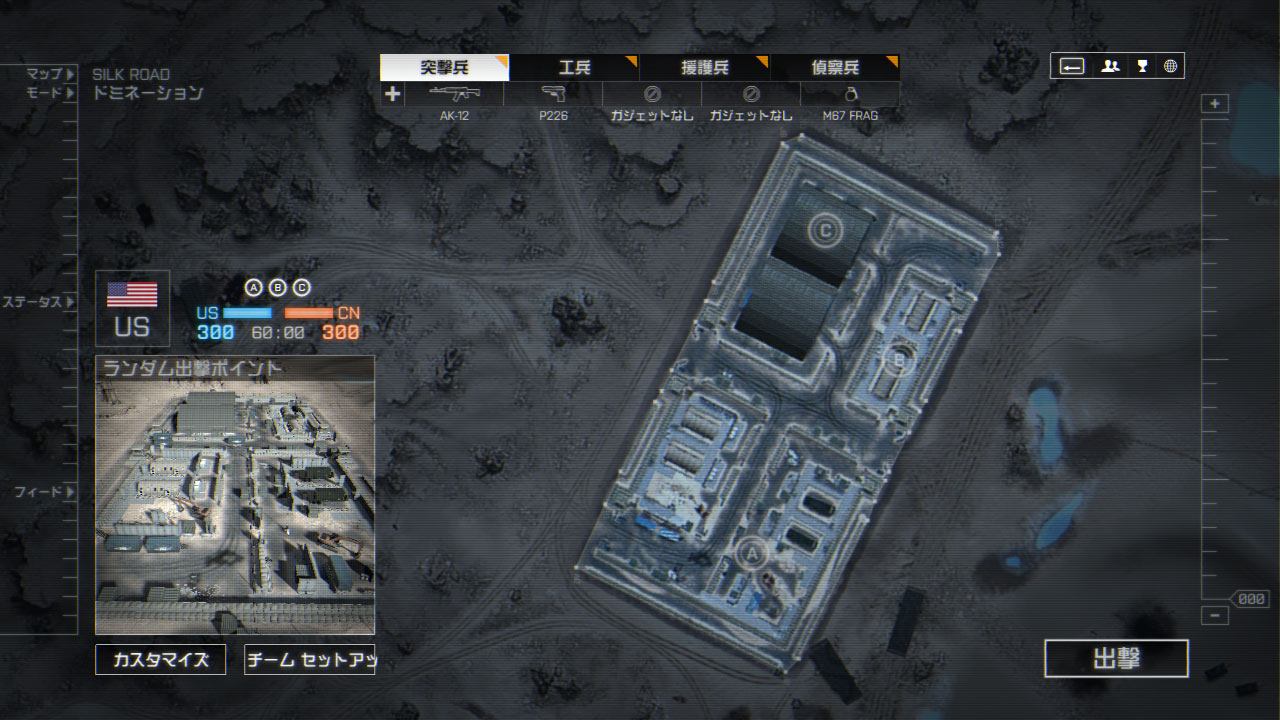Screen dimensions: 1280x720
Task: Click the plus button beside the loadout
Action: click(x=392, y=94)
